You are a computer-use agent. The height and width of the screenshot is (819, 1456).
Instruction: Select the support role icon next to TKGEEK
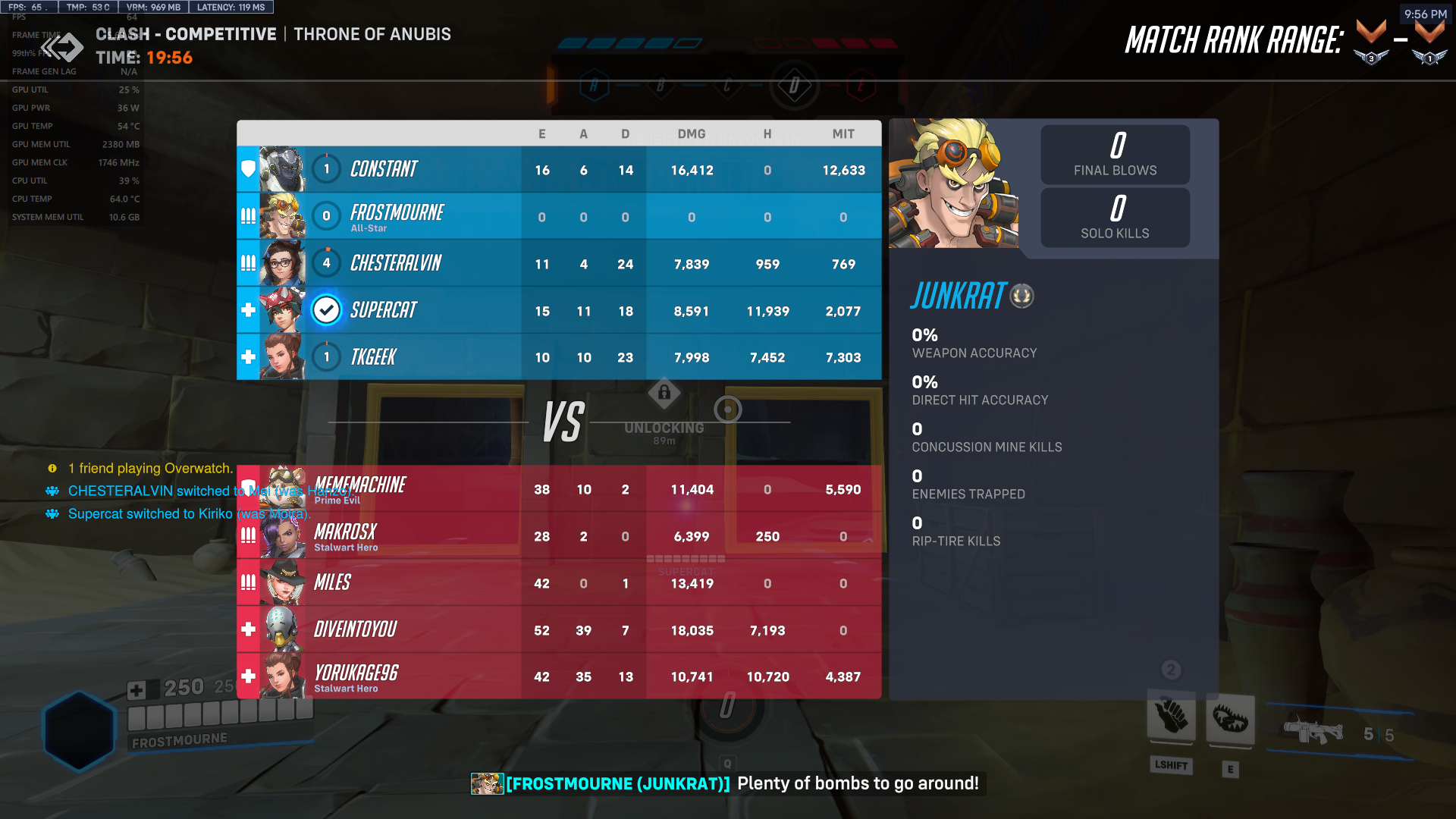pos(247,356)
